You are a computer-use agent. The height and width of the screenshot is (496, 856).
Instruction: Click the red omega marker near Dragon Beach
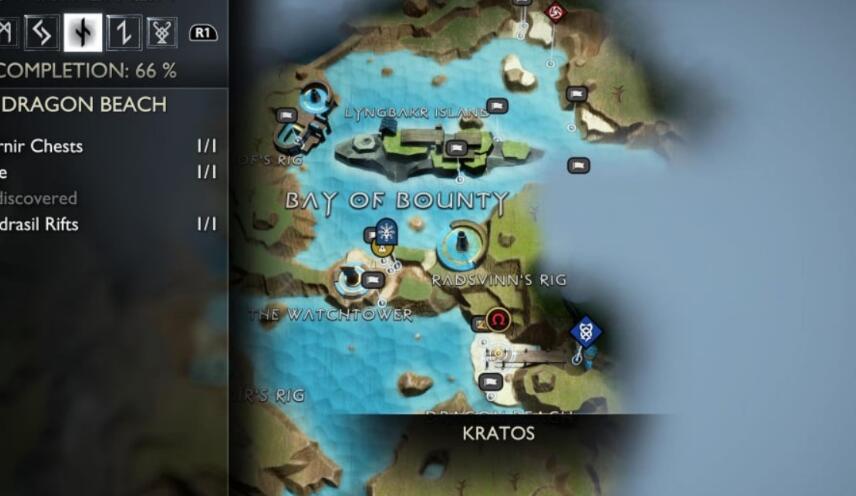(498, 320)
